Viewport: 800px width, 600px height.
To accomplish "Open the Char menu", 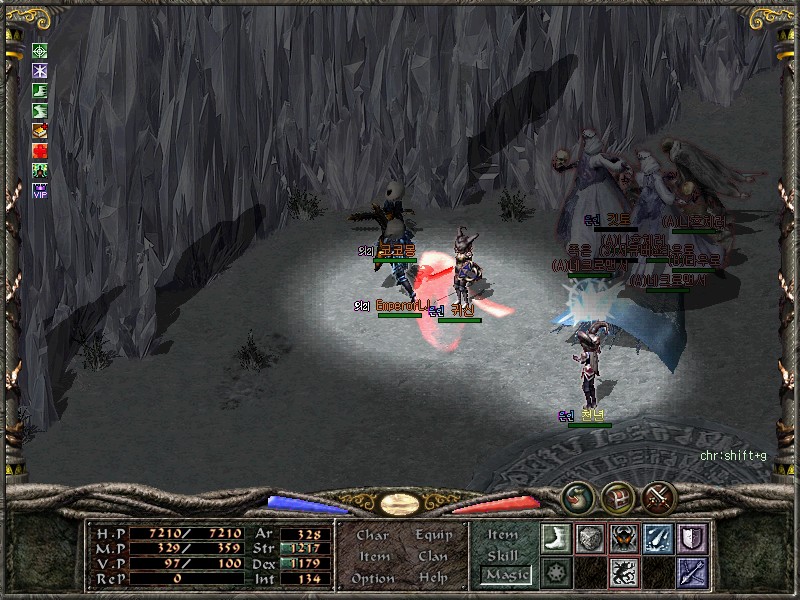I will (372, 535).
